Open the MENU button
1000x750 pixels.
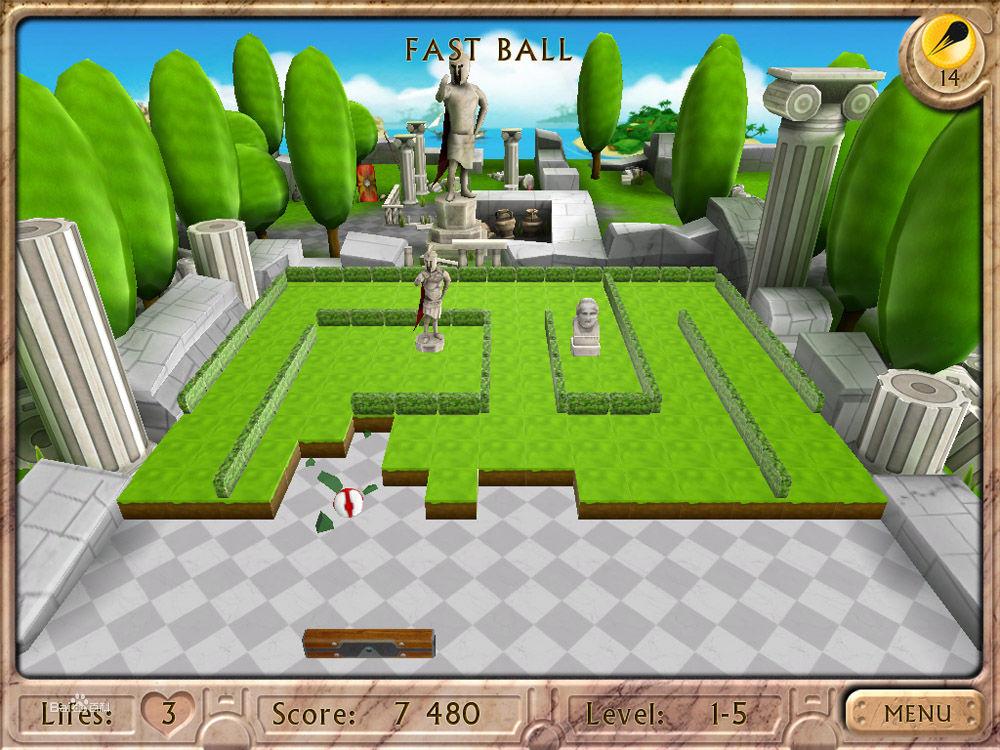(915, 713)
